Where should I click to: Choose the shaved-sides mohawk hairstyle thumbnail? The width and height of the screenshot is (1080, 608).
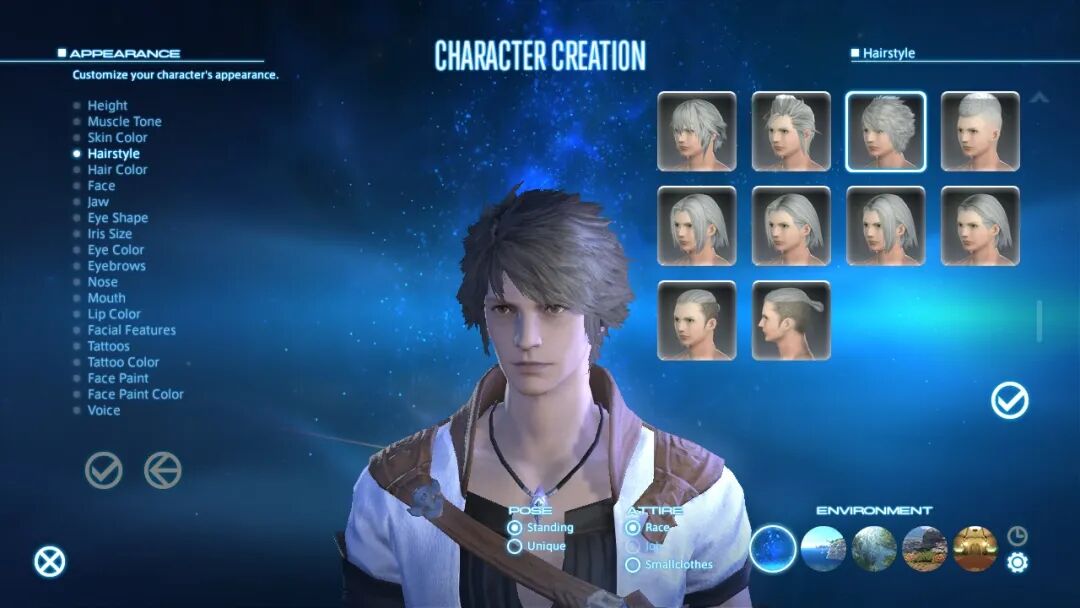tap(980, 131)
